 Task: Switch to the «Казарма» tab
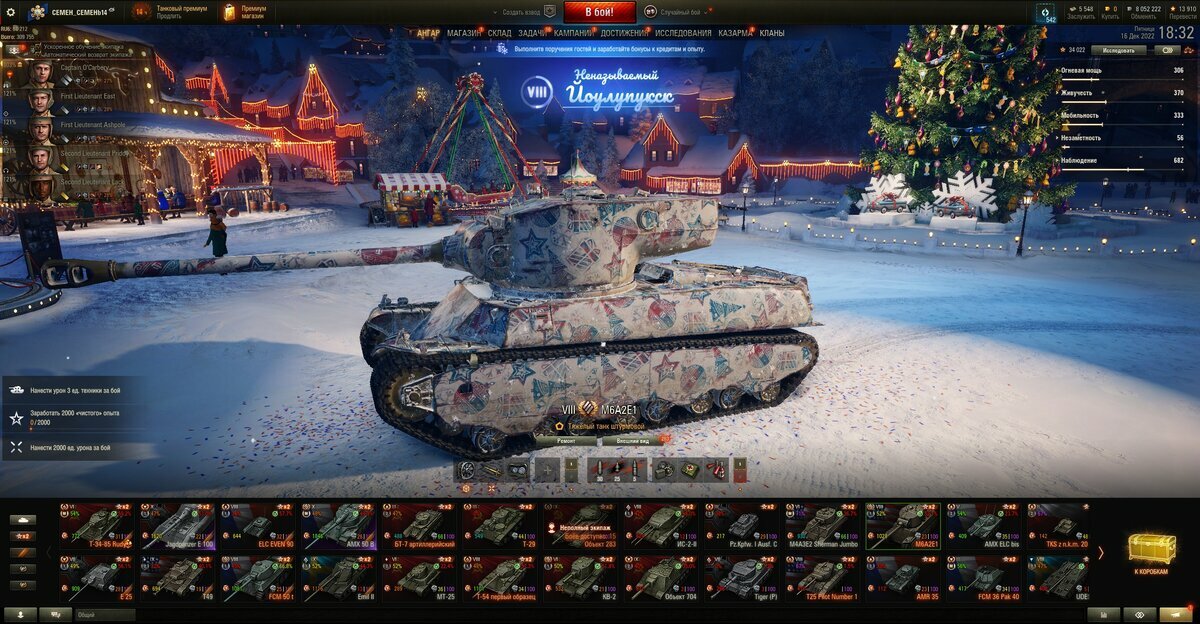pos(736,33)
